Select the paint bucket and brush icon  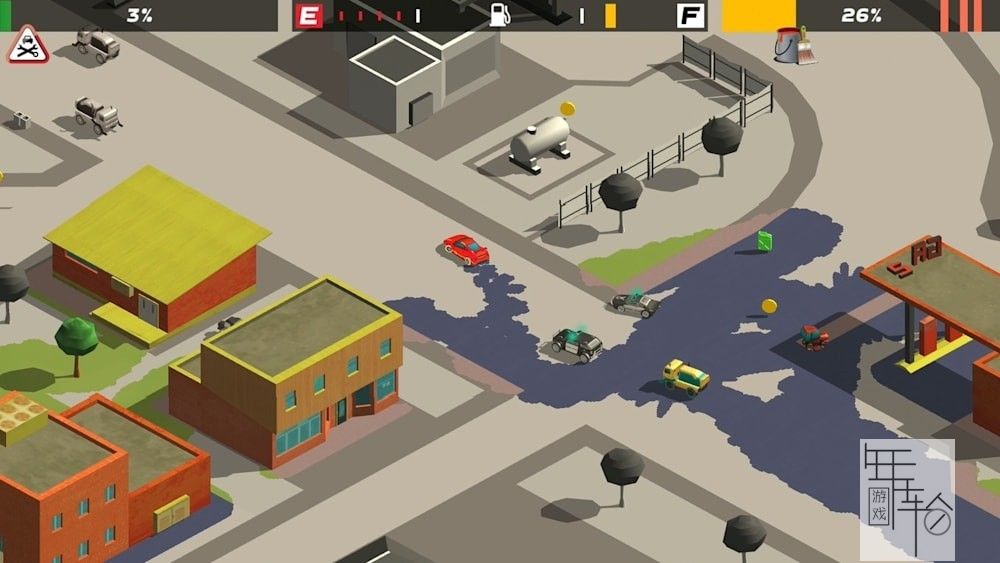(794, 45)
